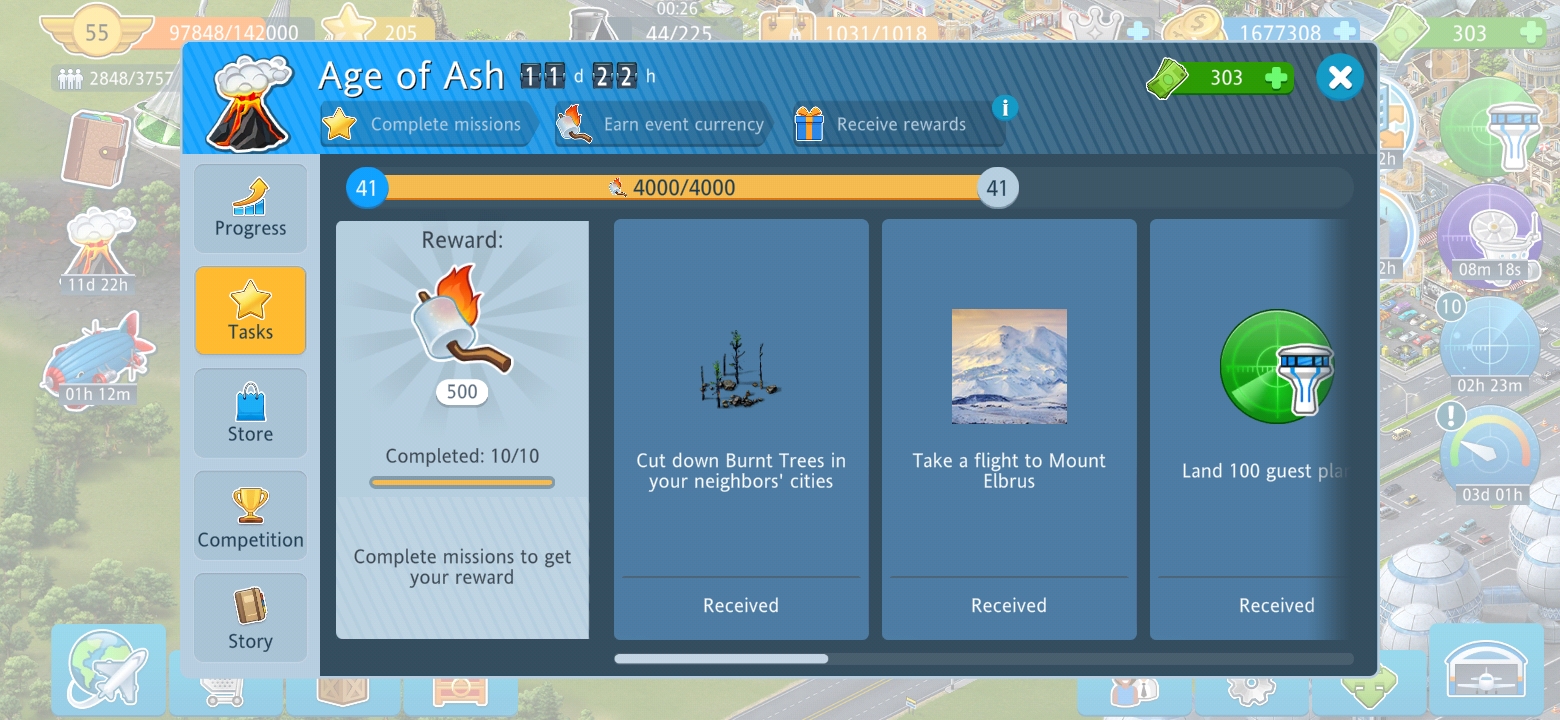Click the marshmallow reward icon
This screenshot has height=720, width=1560.
click(461, 320)
